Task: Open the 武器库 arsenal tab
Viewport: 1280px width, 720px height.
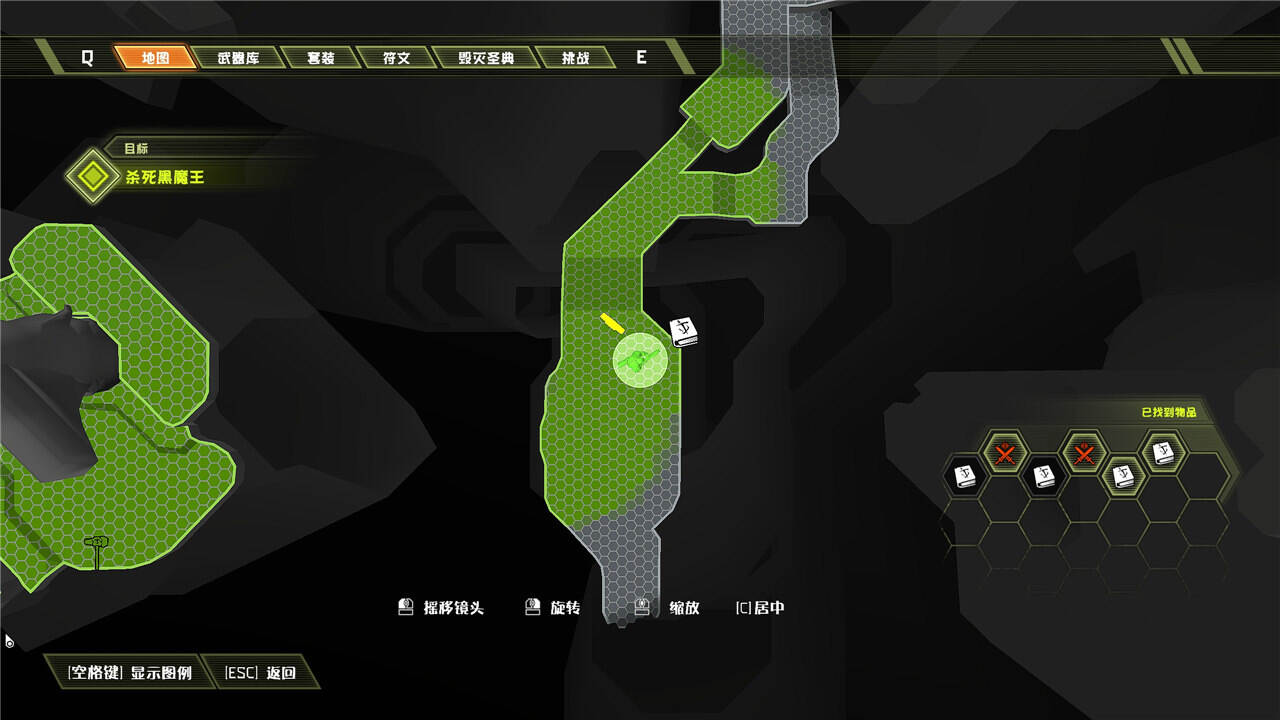Action: pyautogui.click(x=238, y=58)
